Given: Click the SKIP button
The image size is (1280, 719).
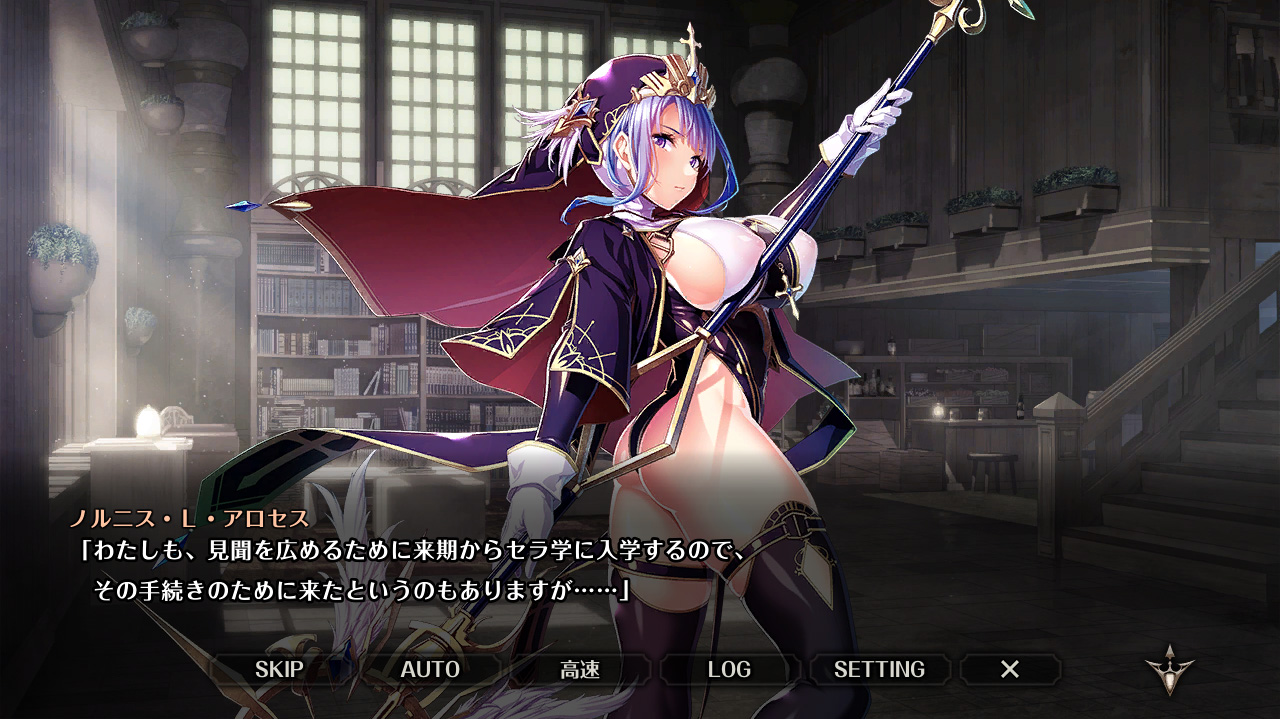Looking at the screenshot, I should (279, 669).
